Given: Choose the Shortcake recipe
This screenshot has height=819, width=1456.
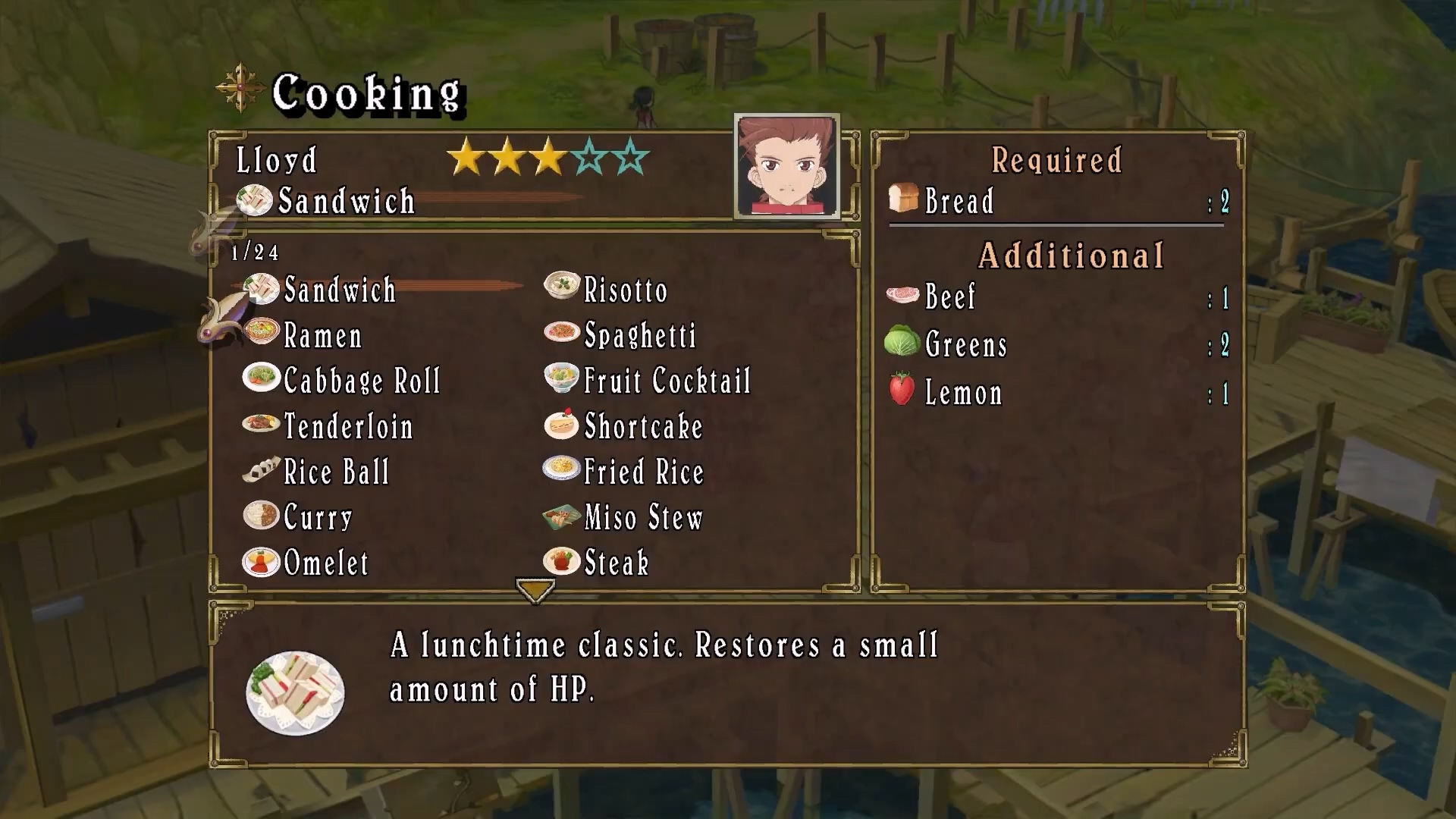Looking at the screenshot, I should pyautogui.click(x=643, y=426).
